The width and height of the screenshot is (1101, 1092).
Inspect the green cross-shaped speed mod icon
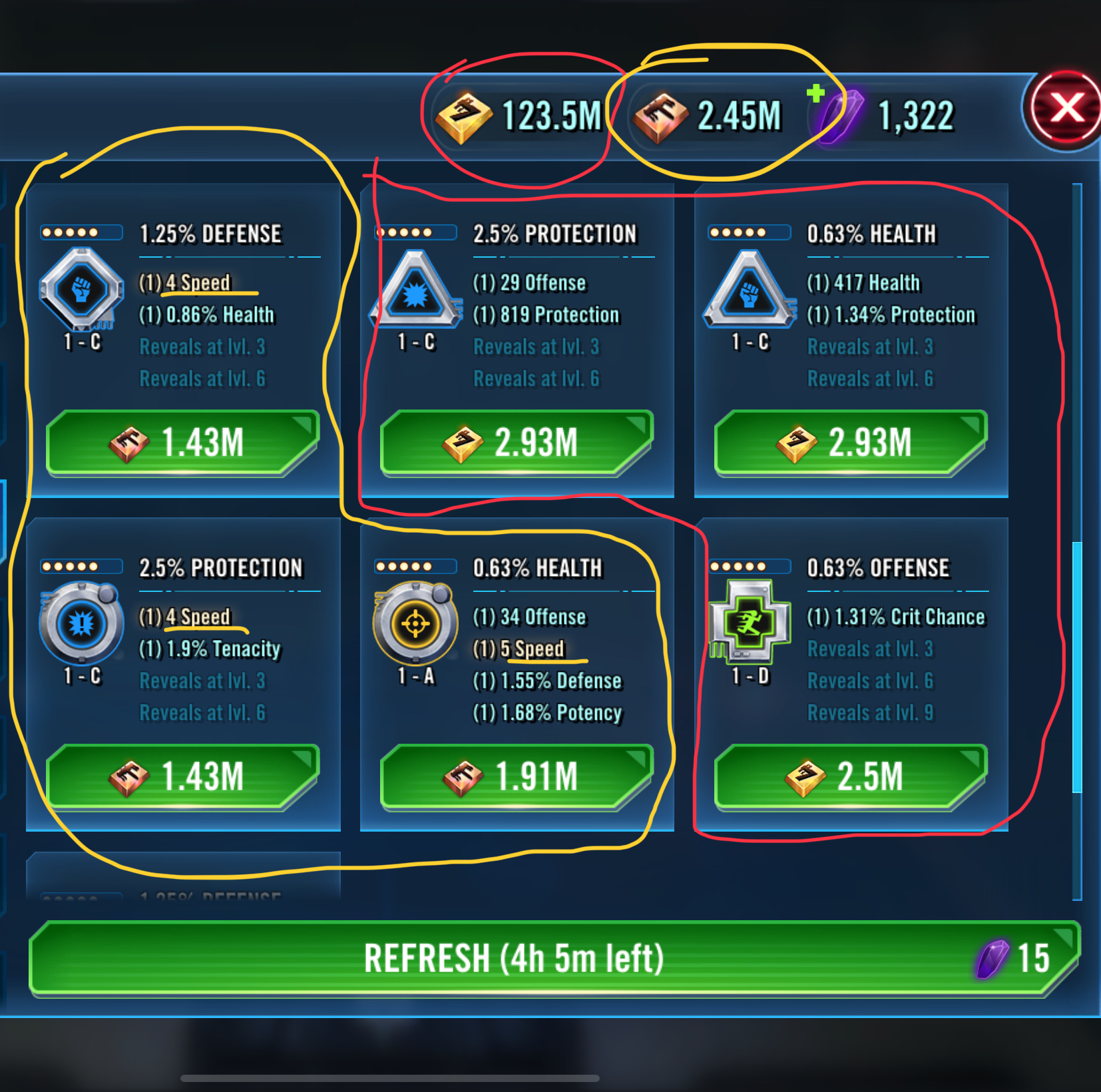[750, 623]
